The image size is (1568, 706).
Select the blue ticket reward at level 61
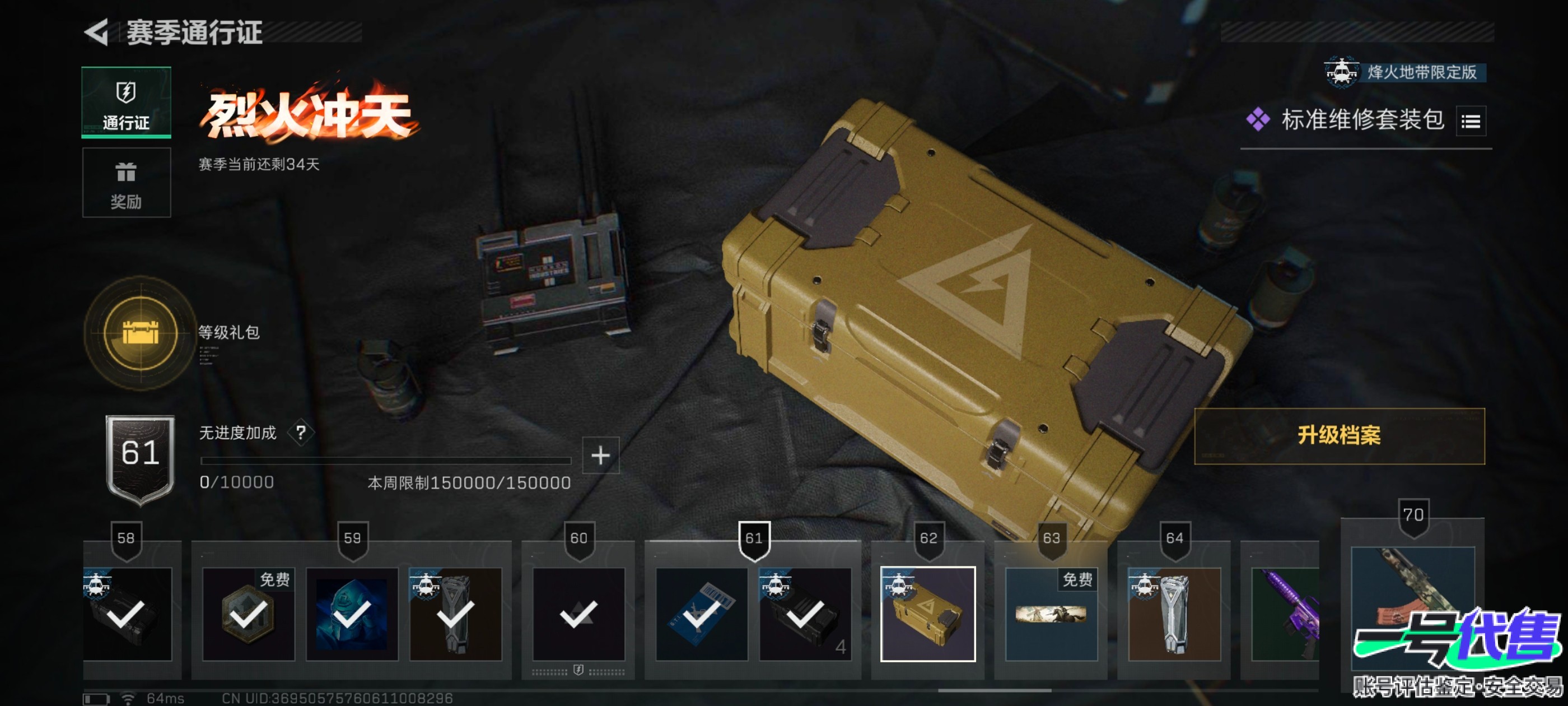tap(701, 614)
